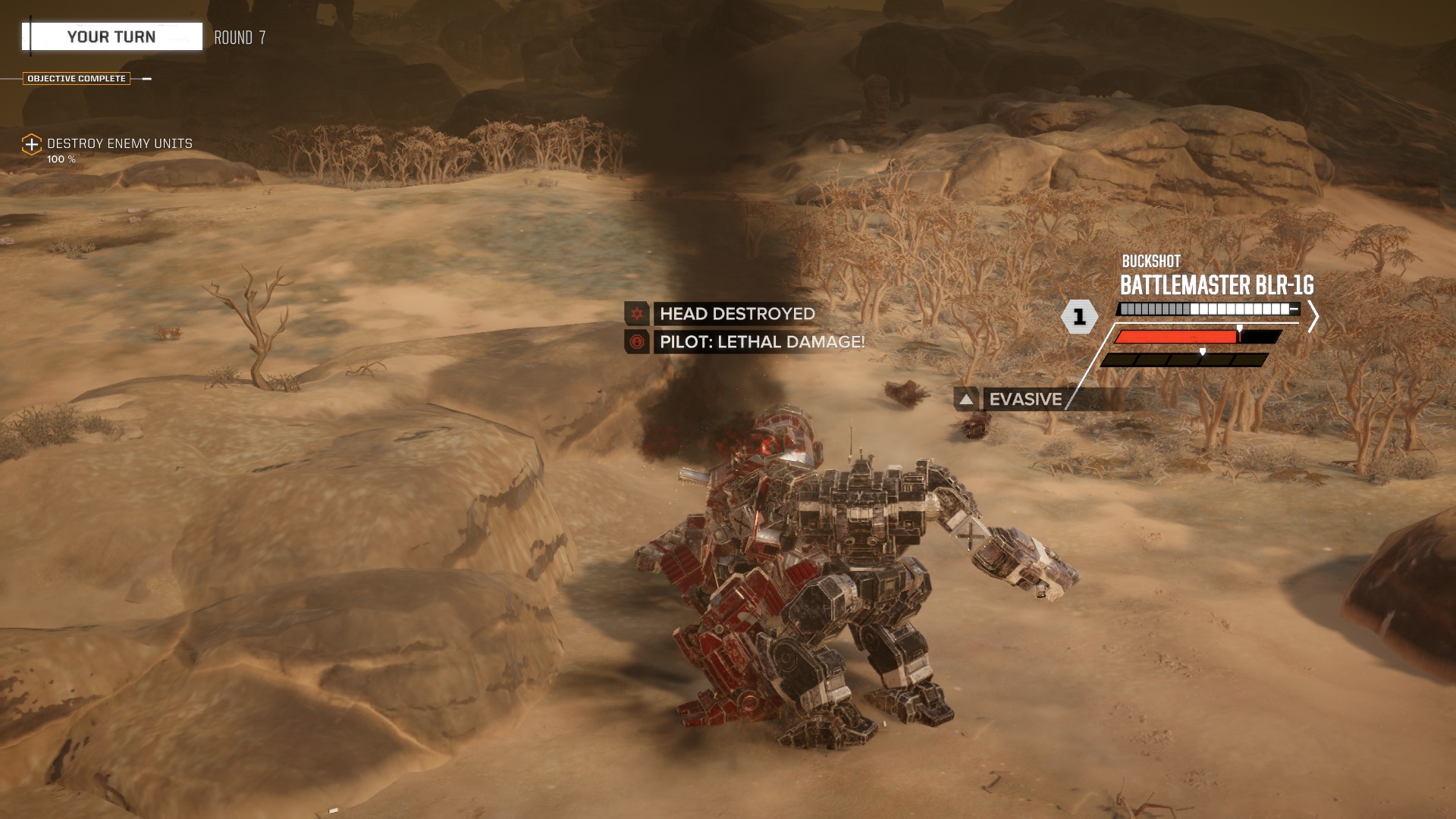Collapse the Objective Complete panel

click(146, 79)
